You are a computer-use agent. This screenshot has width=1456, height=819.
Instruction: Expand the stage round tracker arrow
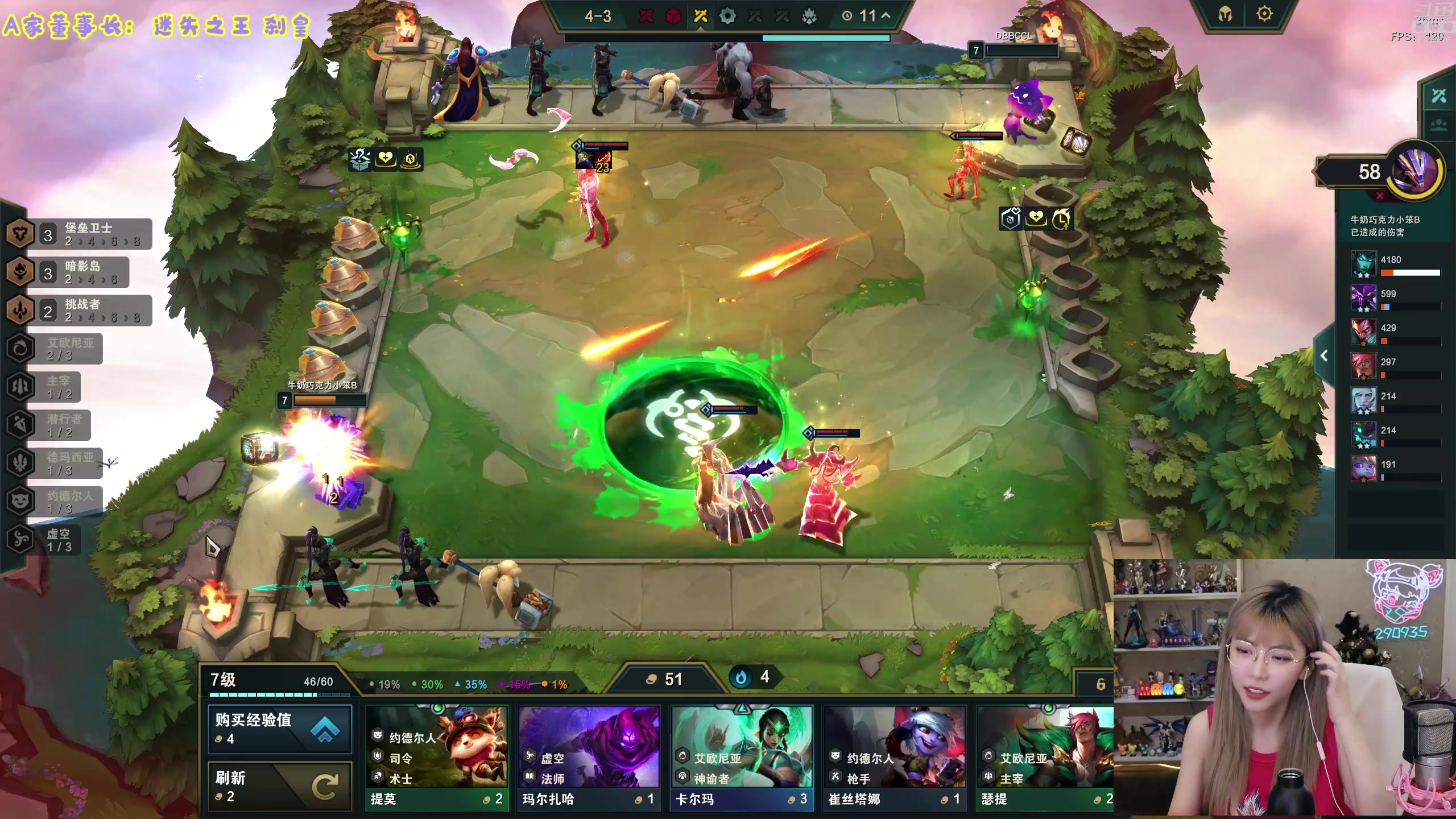point(886,16)
